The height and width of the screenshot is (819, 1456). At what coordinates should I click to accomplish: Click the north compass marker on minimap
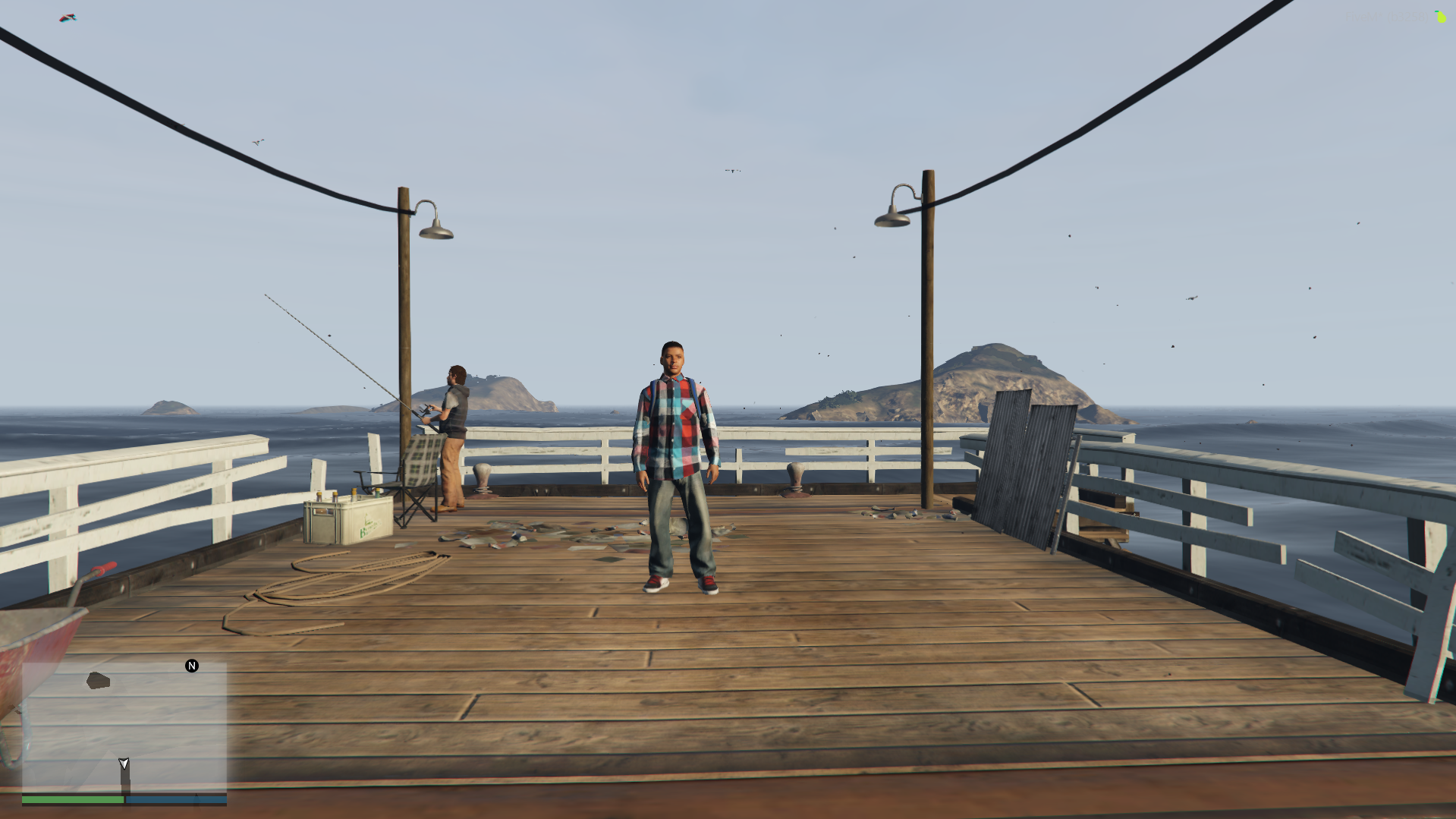click(x=192, y=666)
